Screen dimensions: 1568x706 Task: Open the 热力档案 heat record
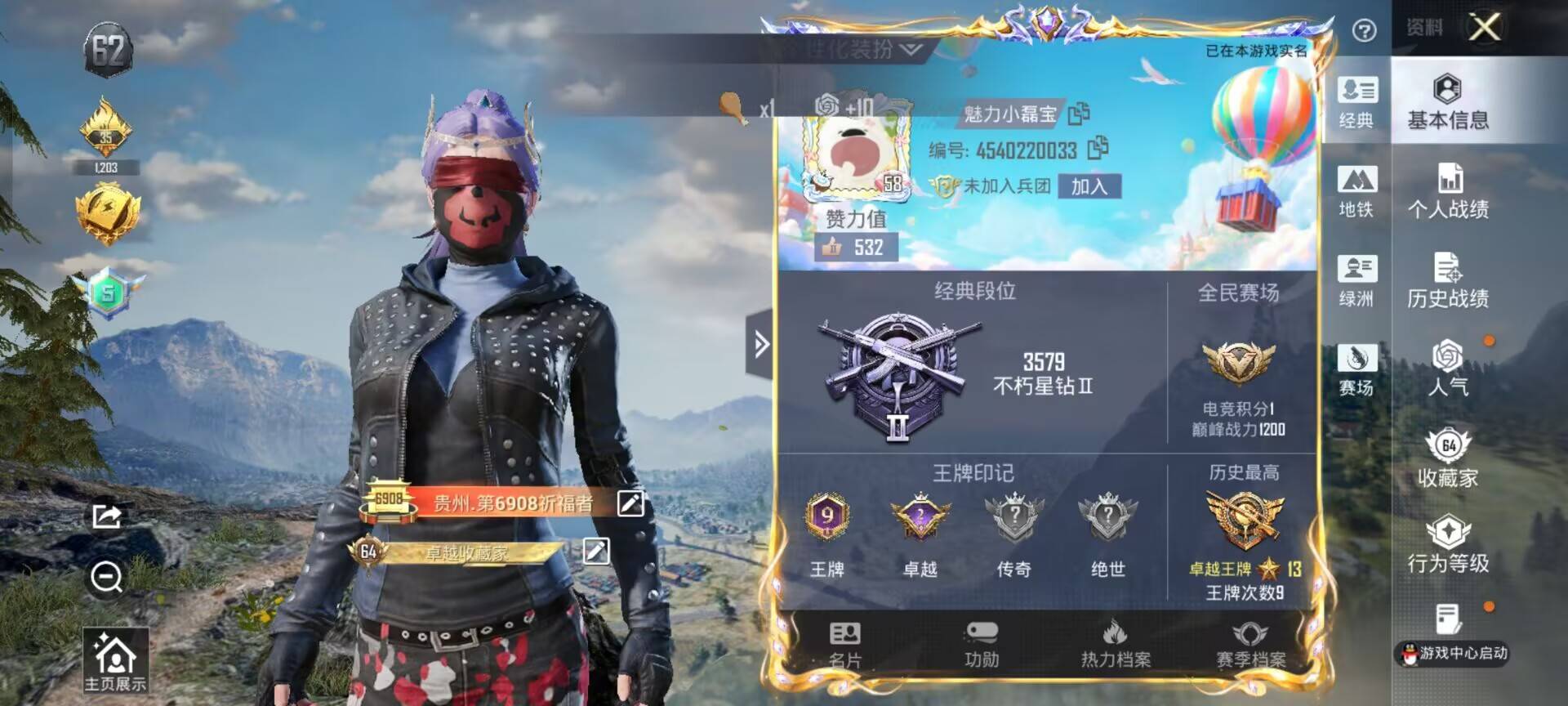click(x=1116, y=644)
